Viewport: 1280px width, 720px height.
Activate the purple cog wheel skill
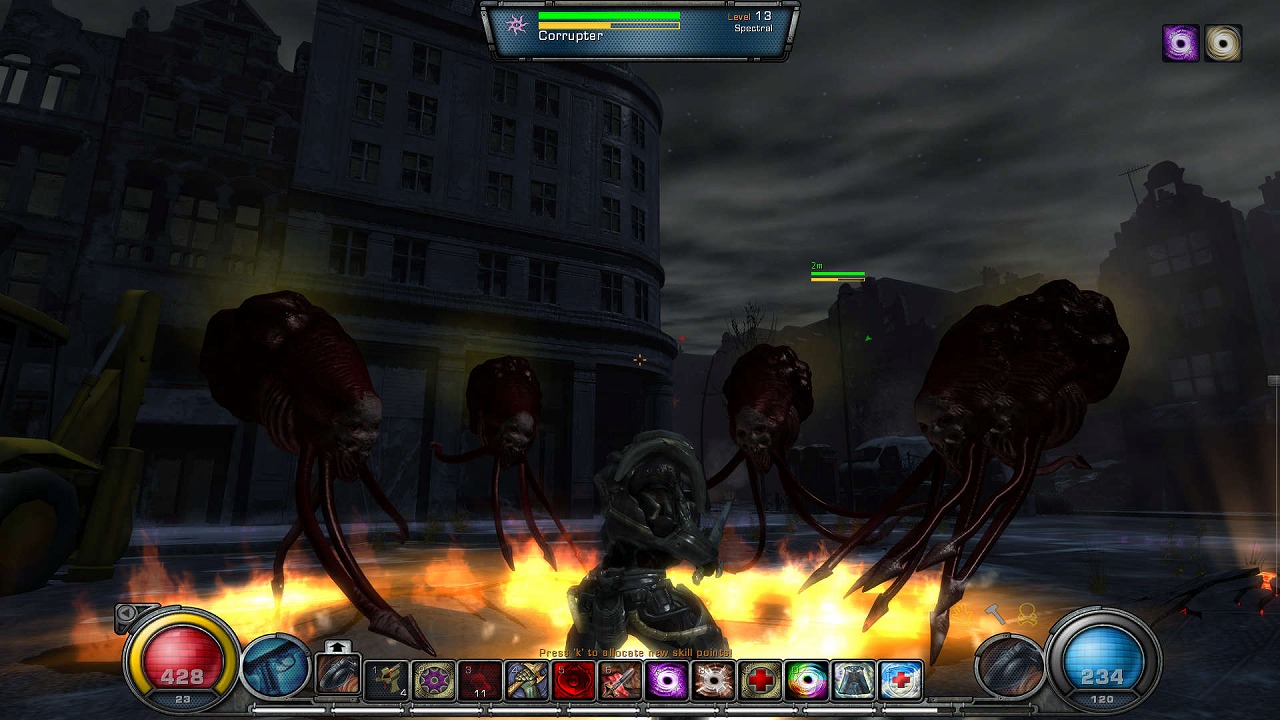434,681
